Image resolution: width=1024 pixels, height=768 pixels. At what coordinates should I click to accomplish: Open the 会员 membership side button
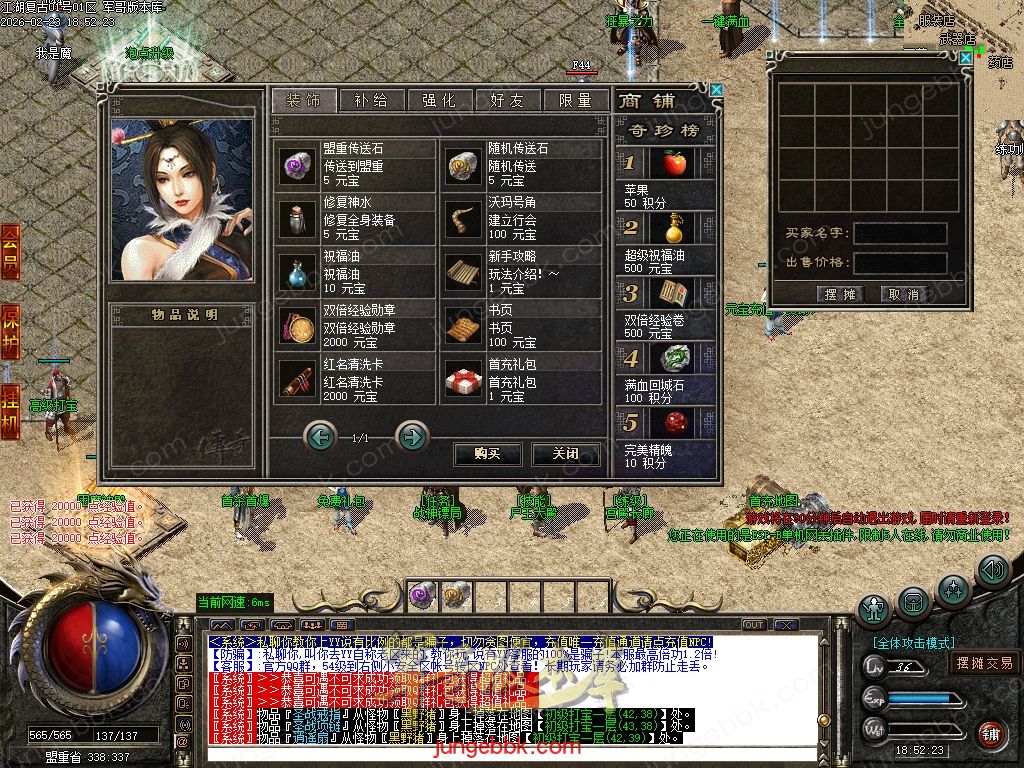(x=10, y=251)
